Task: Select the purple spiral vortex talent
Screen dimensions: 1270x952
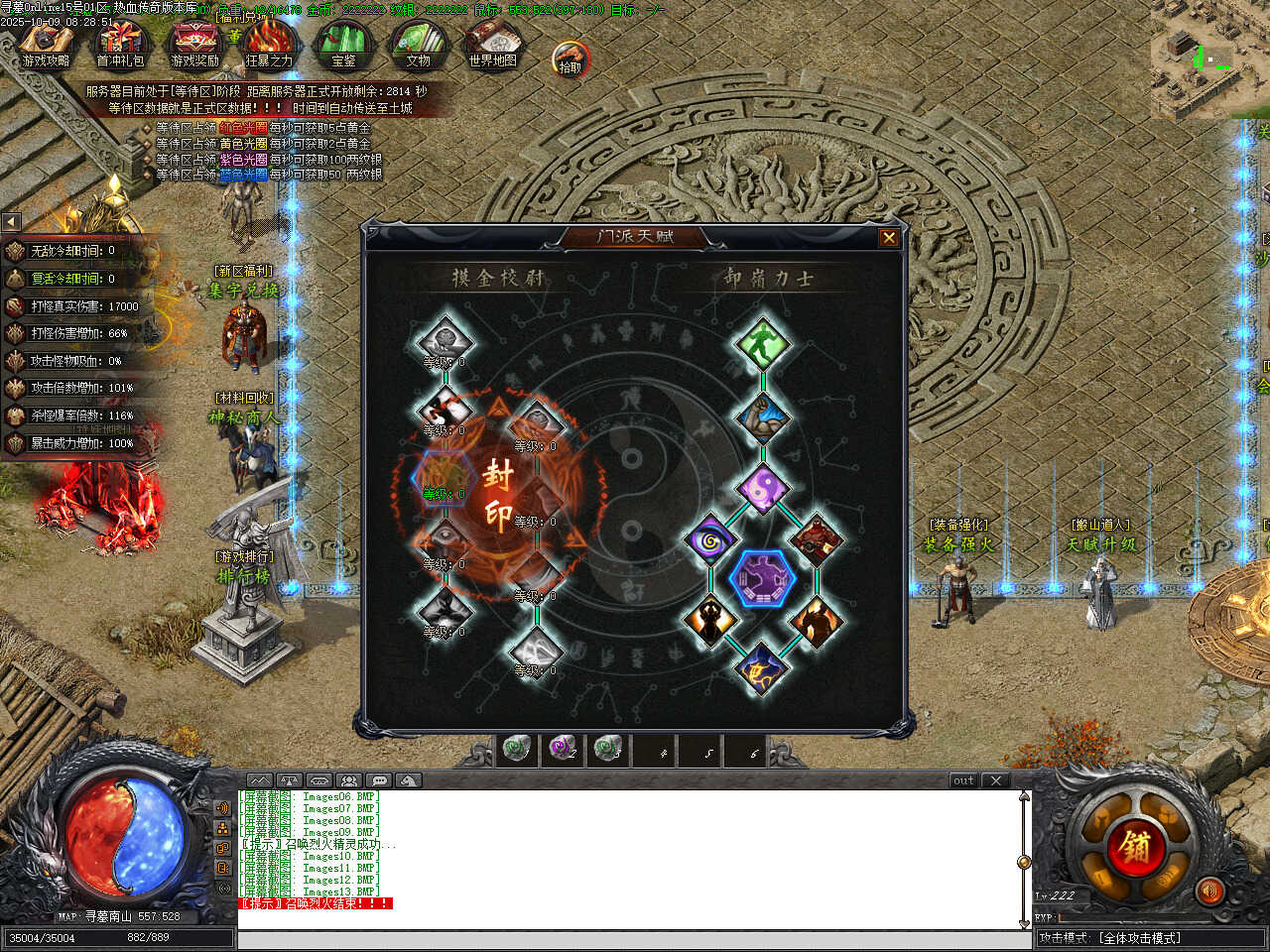Action: [x=709, y=541]
